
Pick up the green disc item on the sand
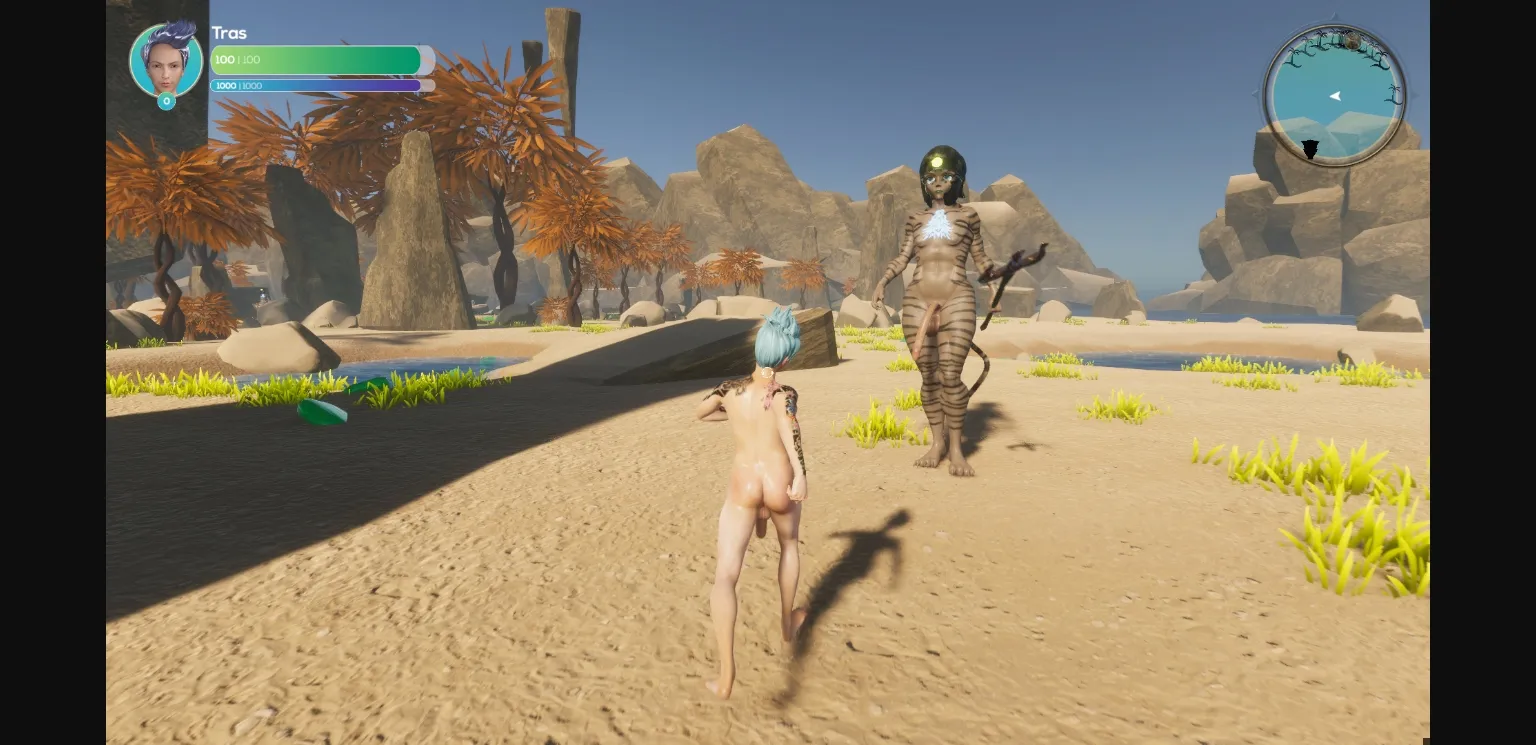click(x=320, y=413)
